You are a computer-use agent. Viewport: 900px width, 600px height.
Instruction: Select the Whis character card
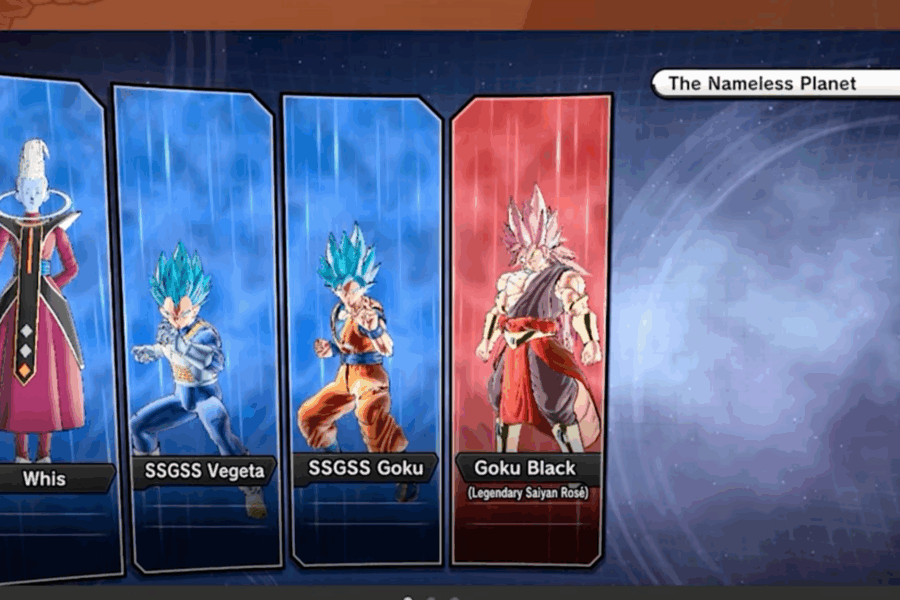[50, 320]
